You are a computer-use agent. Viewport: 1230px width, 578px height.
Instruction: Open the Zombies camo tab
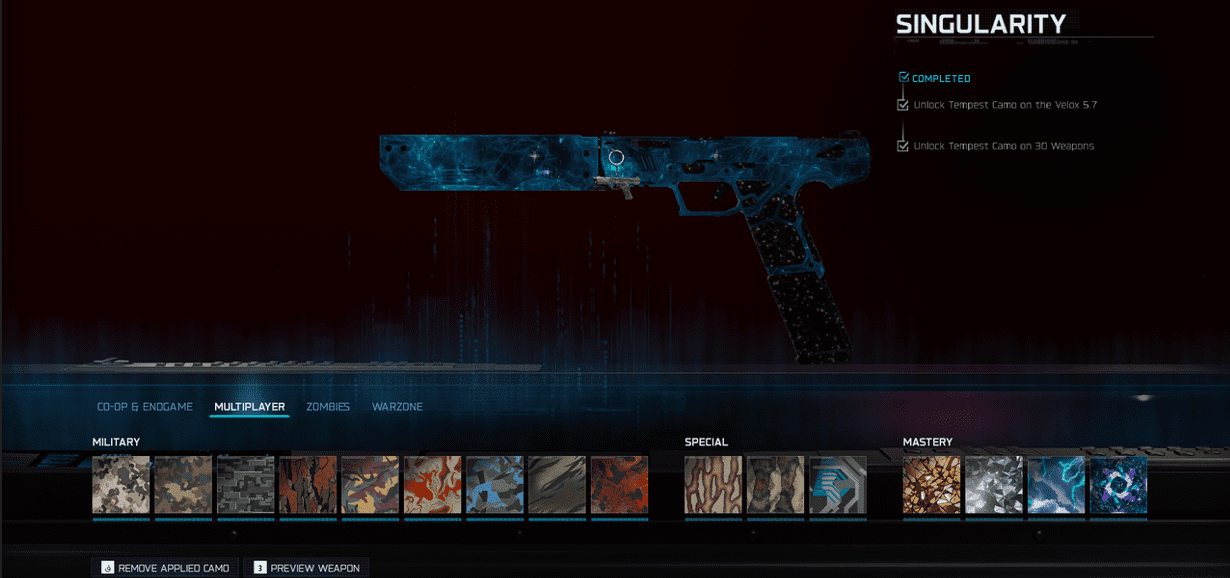[328, 407]
